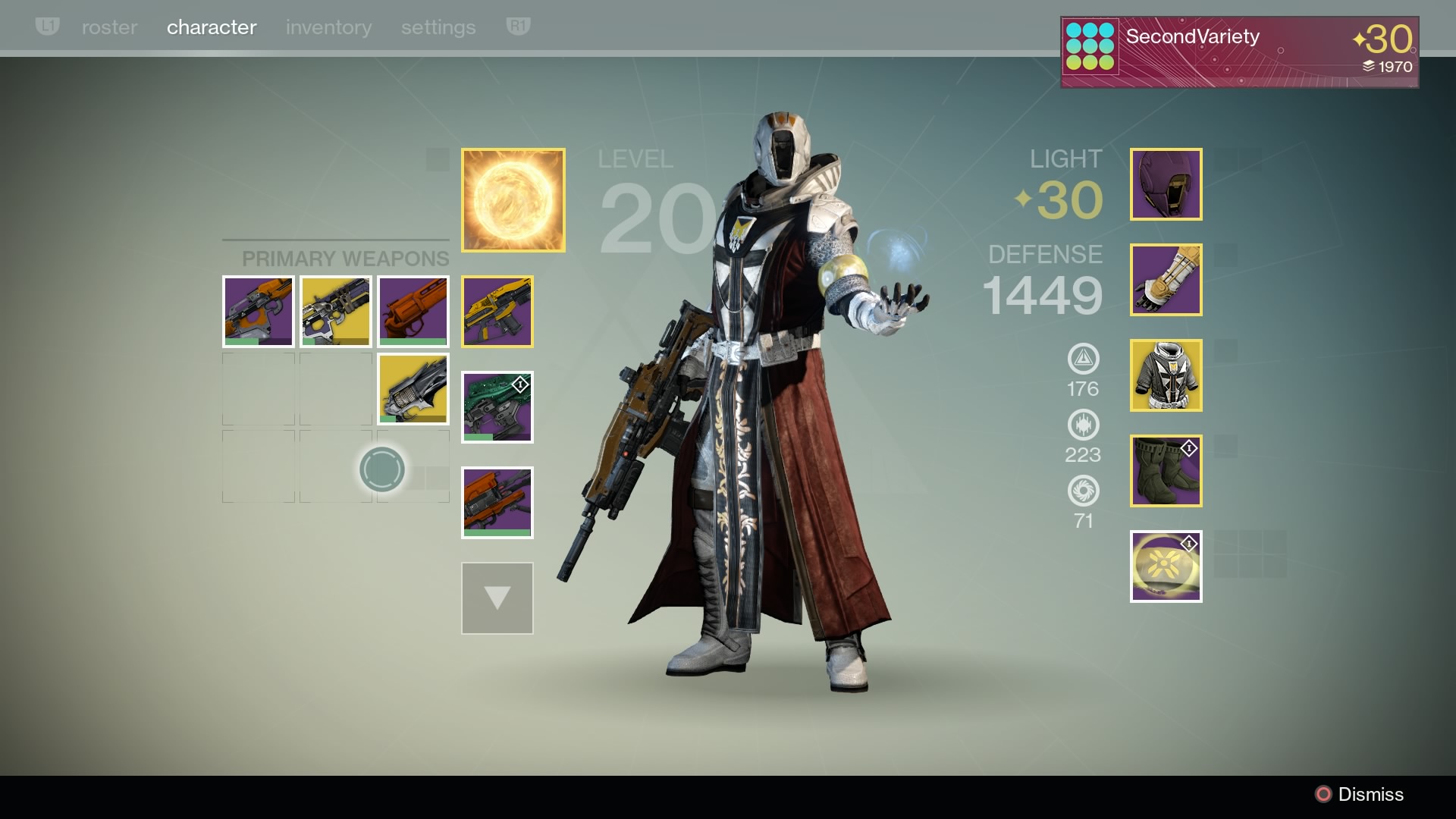
Task: Select the purple helmet armor slot
Action: coord(1166,184)
